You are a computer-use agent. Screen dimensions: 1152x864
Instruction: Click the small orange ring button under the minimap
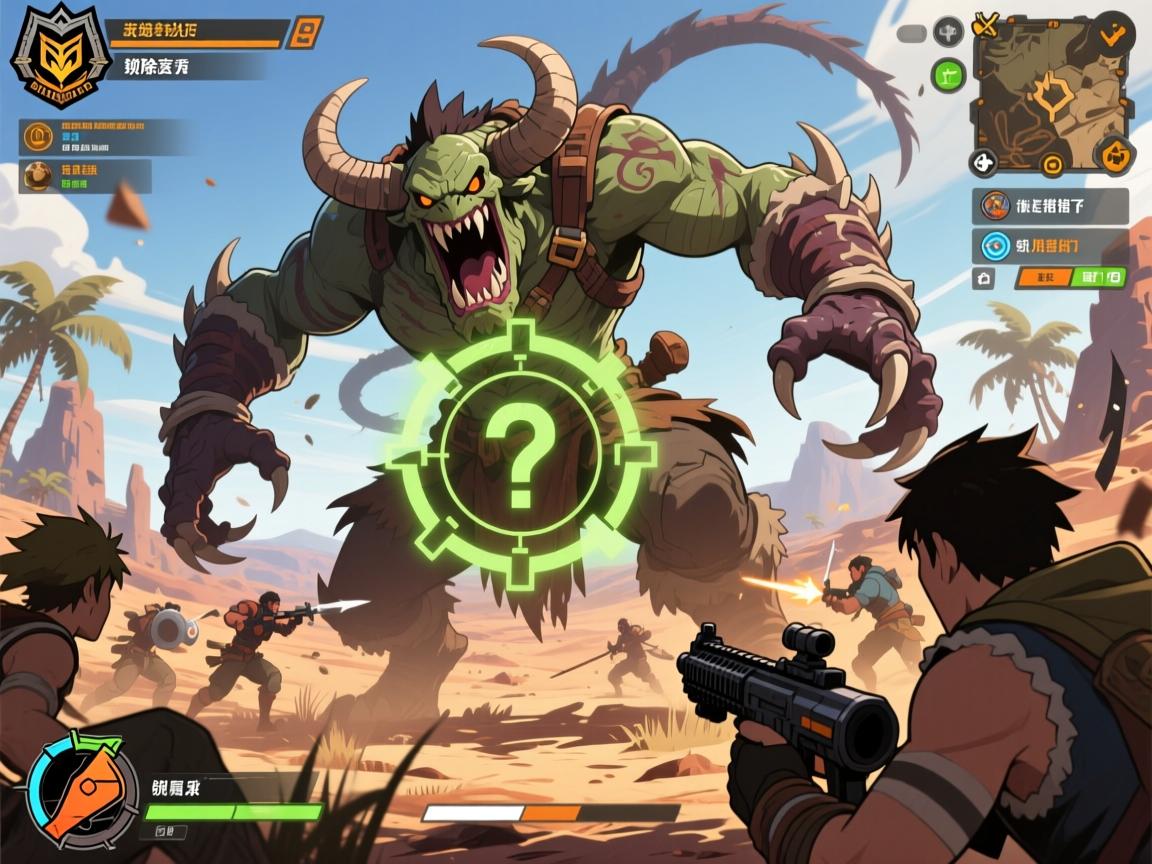coord(1051,165)
